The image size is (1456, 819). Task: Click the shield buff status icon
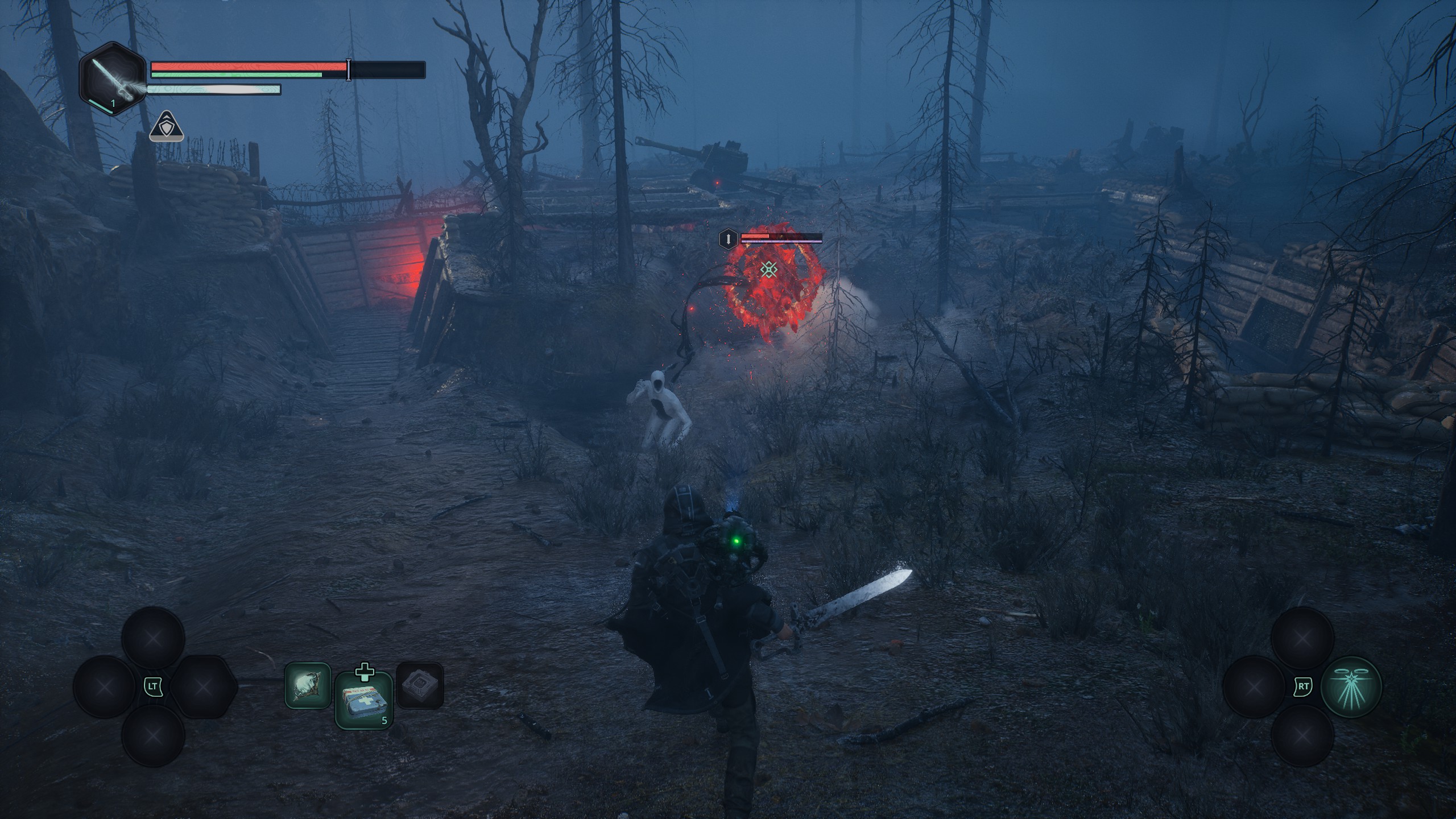pos(166,127)
